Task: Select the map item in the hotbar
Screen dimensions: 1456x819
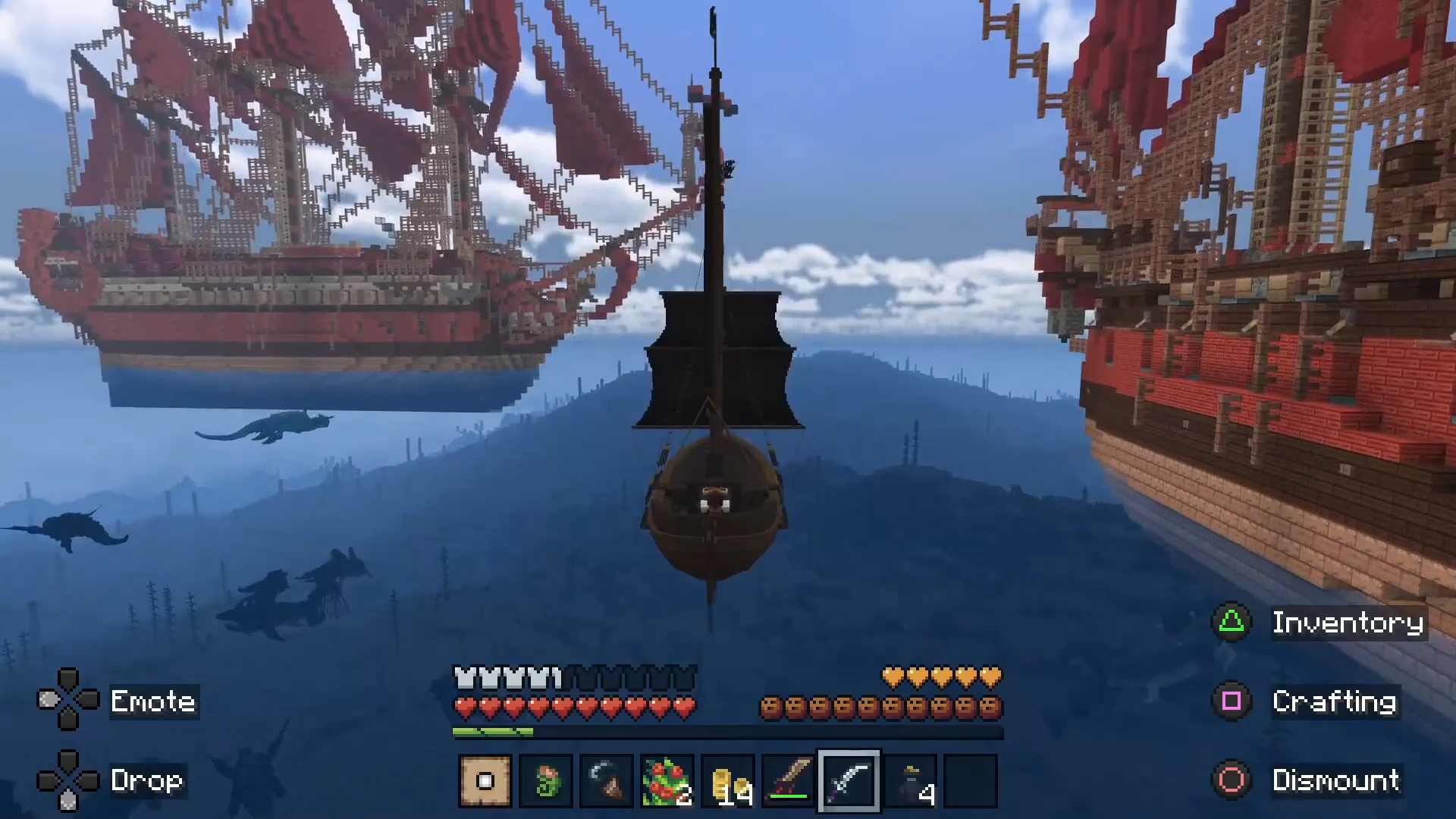Action: (485, 780)
